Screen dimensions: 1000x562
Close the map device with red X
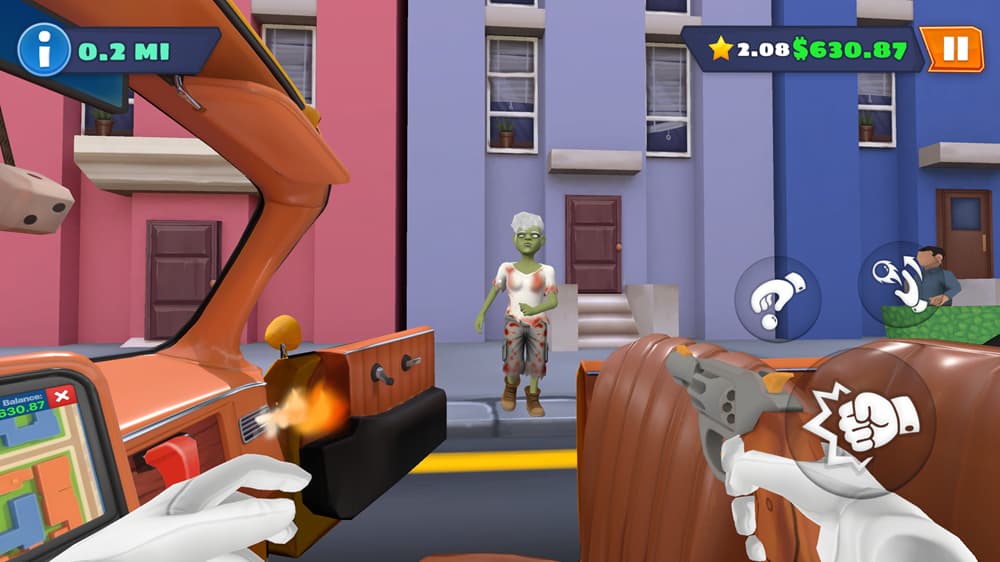(x=62, y=396)
